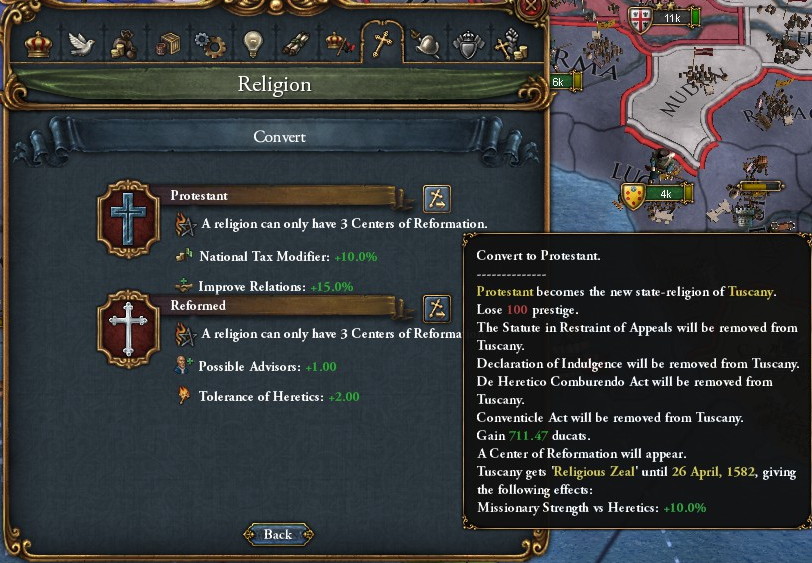Go back from the Convert screen
This screenshot has height=563, width=812.
277,535
